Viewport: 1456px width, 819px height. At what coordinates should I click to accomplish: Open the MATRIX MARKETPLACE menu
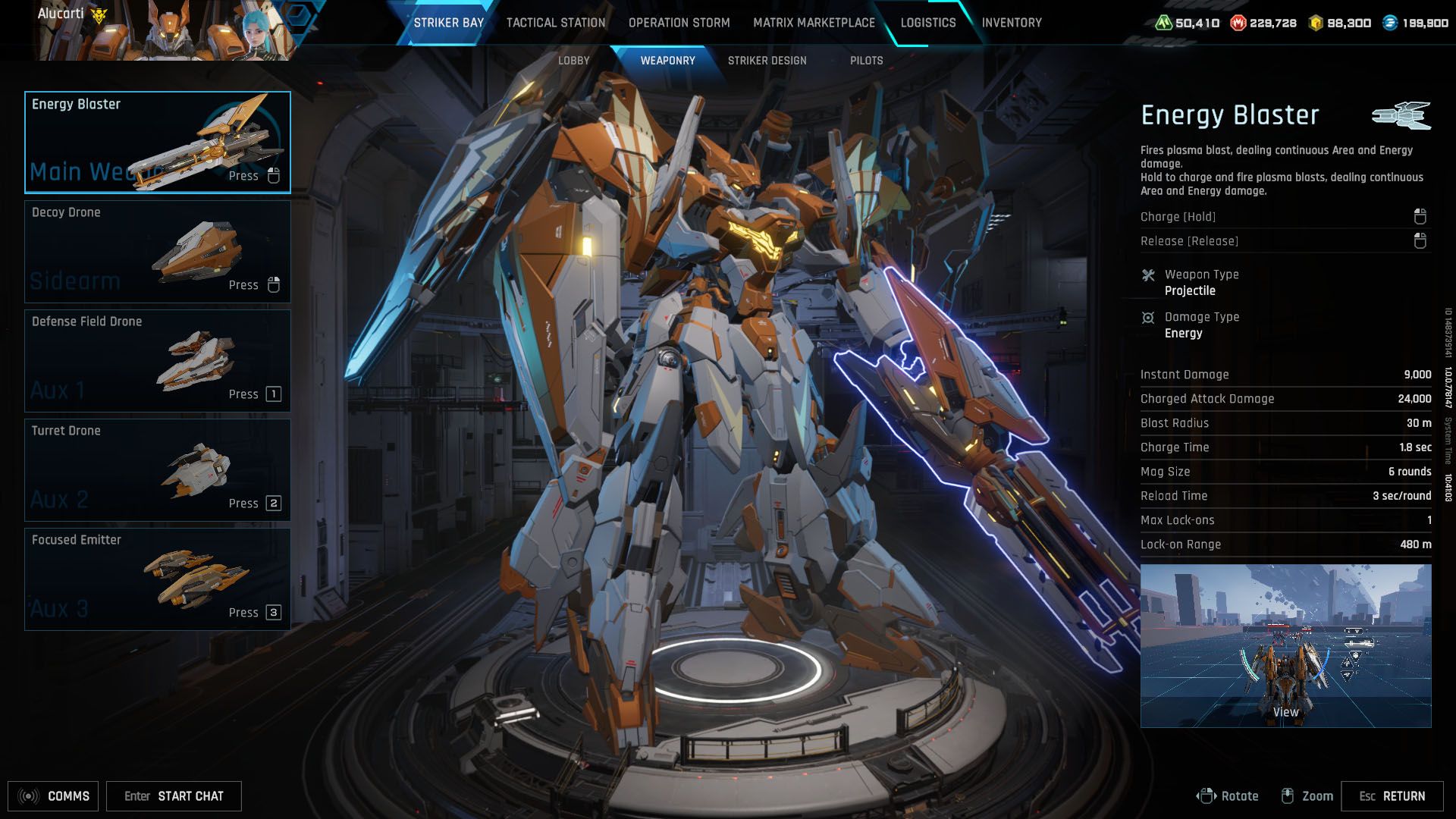pos(813,22)
